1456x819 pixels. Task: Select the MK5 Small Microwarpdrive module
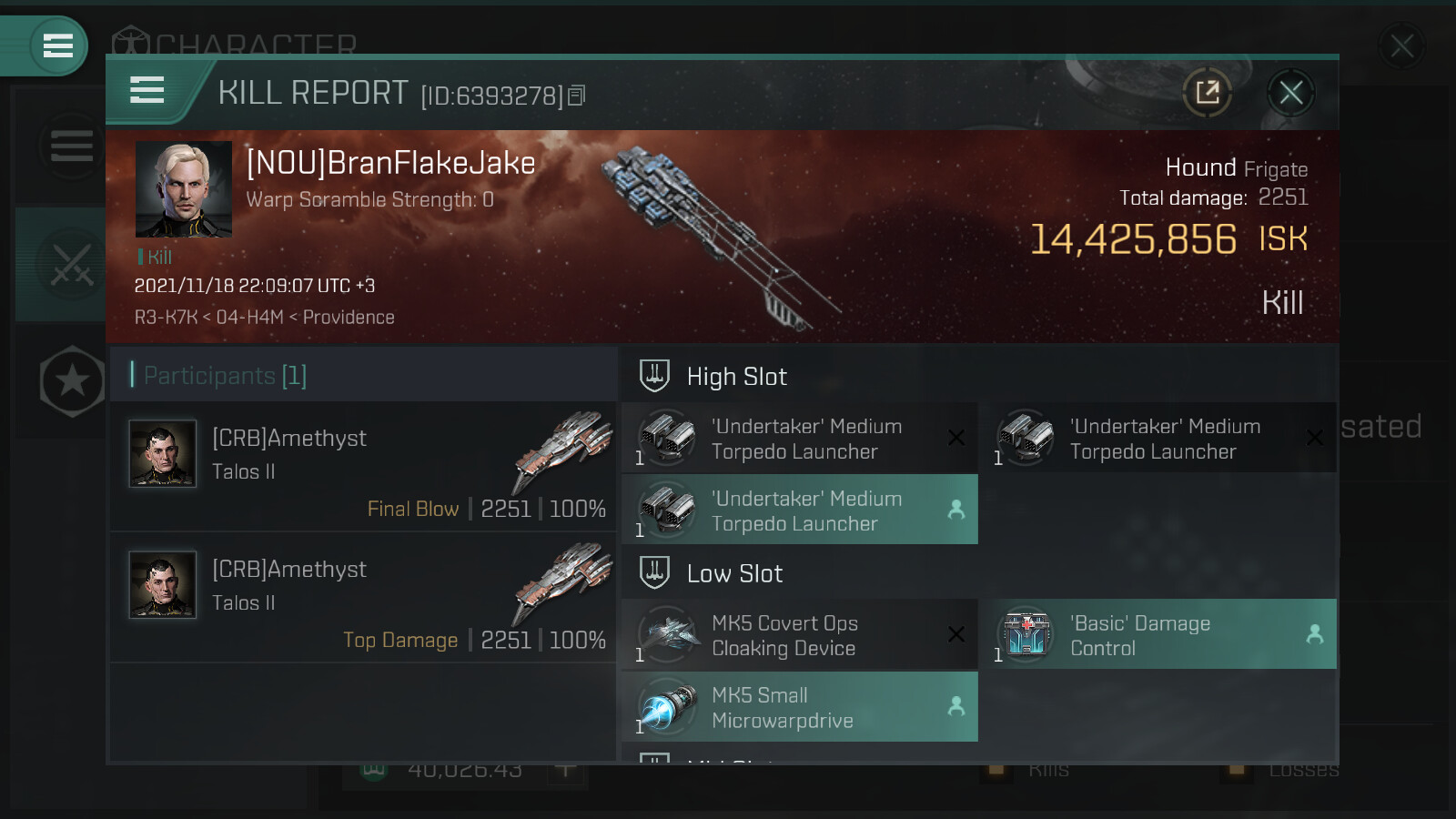799,707
